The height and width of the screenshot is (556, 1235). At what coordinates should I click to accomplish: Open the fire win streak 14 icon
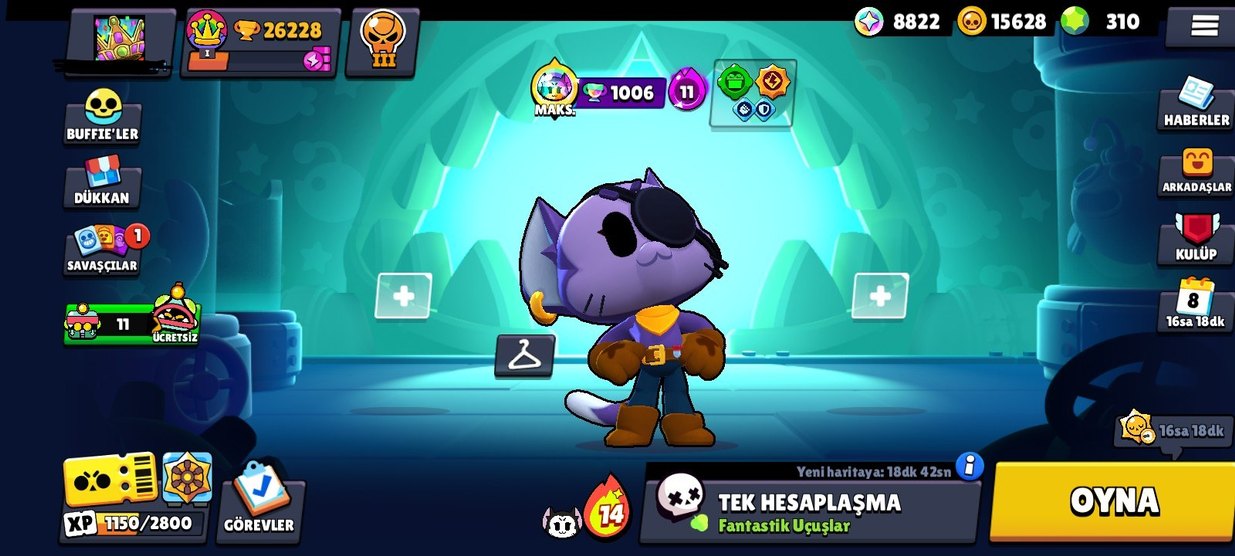click(606, 508)
